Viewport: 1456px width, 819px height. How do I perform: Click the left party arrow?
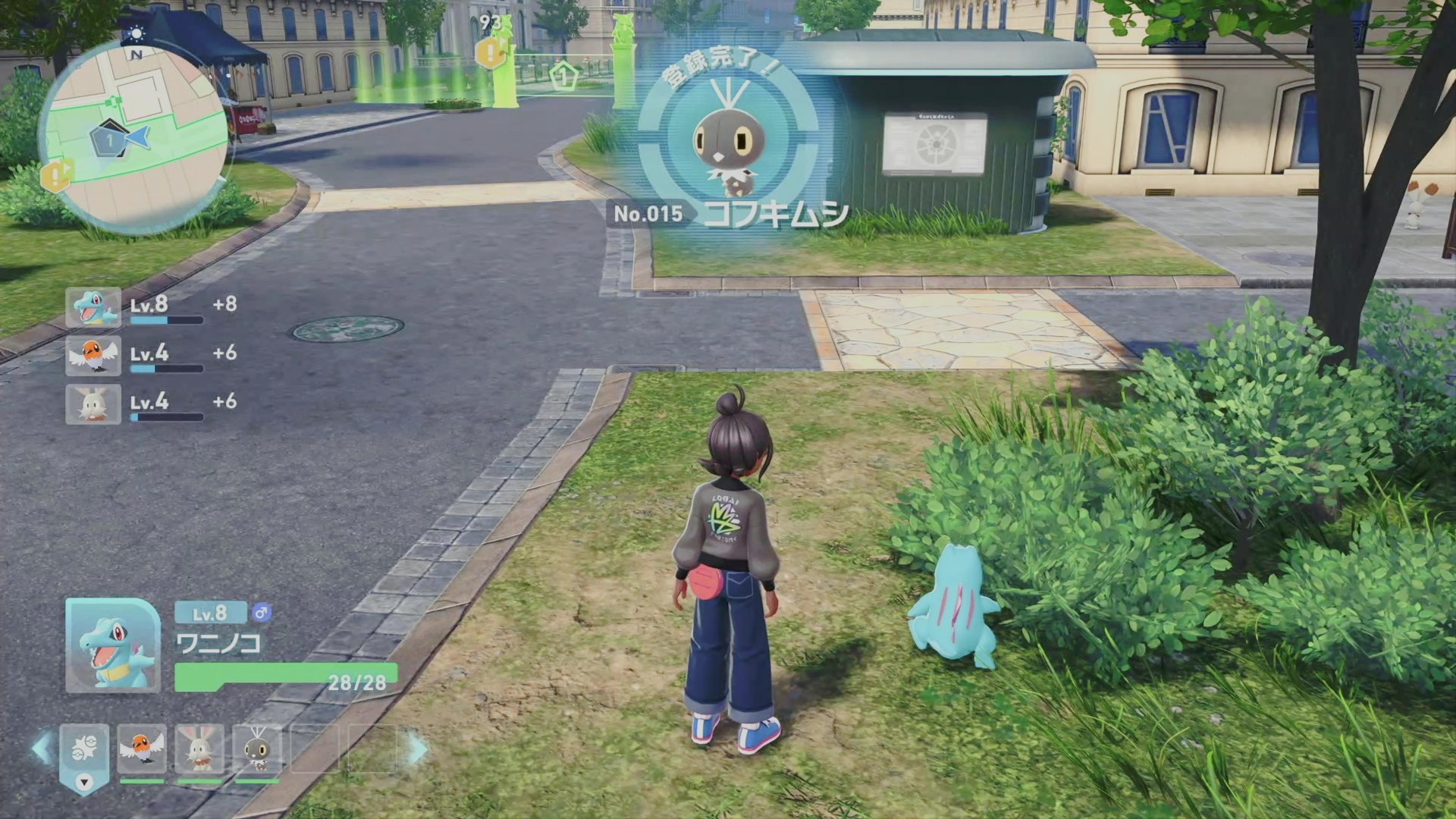pos(42,748)
